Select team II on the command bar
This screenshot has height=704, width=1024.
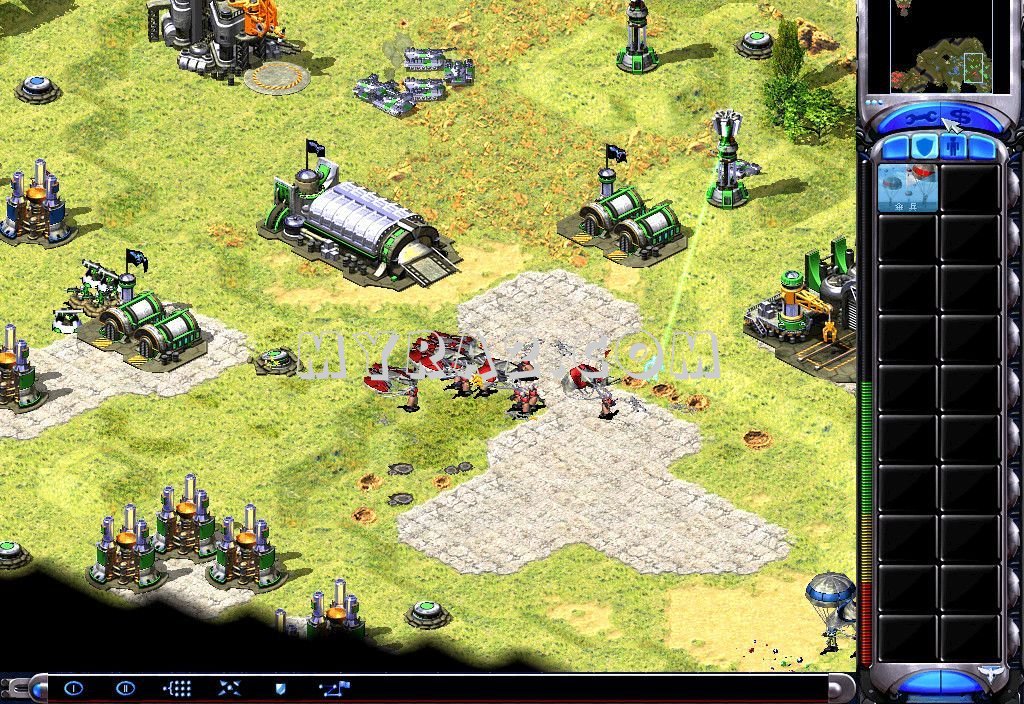click(x=125, y=688)
